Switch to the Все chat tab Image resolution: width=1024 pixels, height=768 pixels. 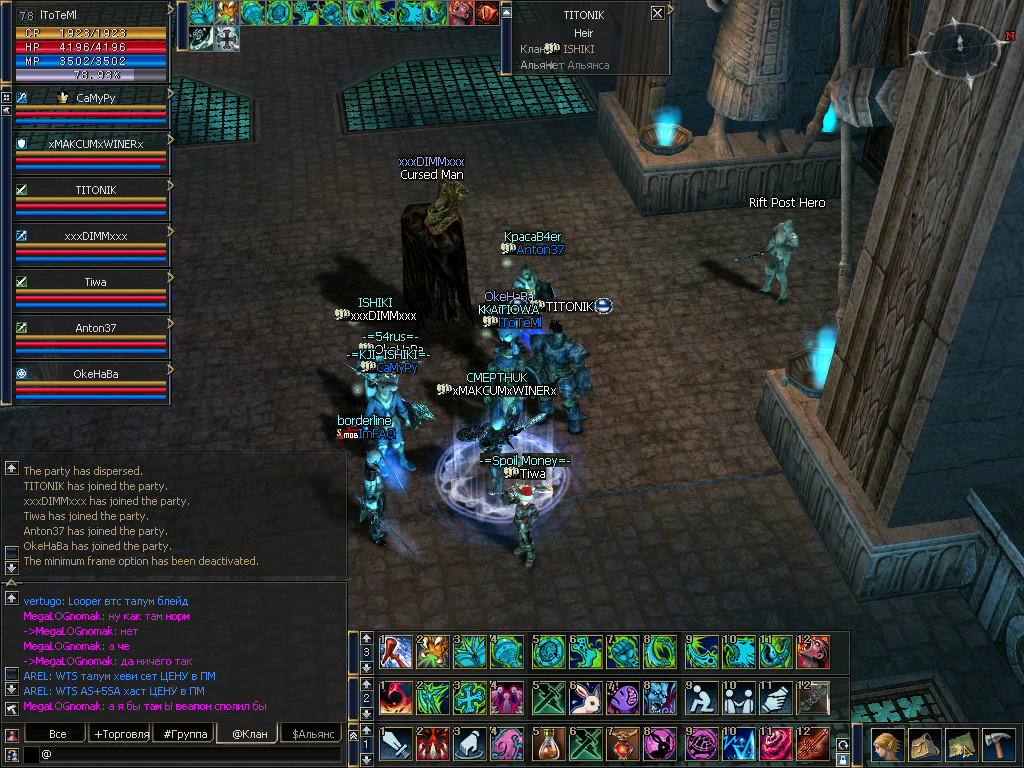(x=58, y=735)
